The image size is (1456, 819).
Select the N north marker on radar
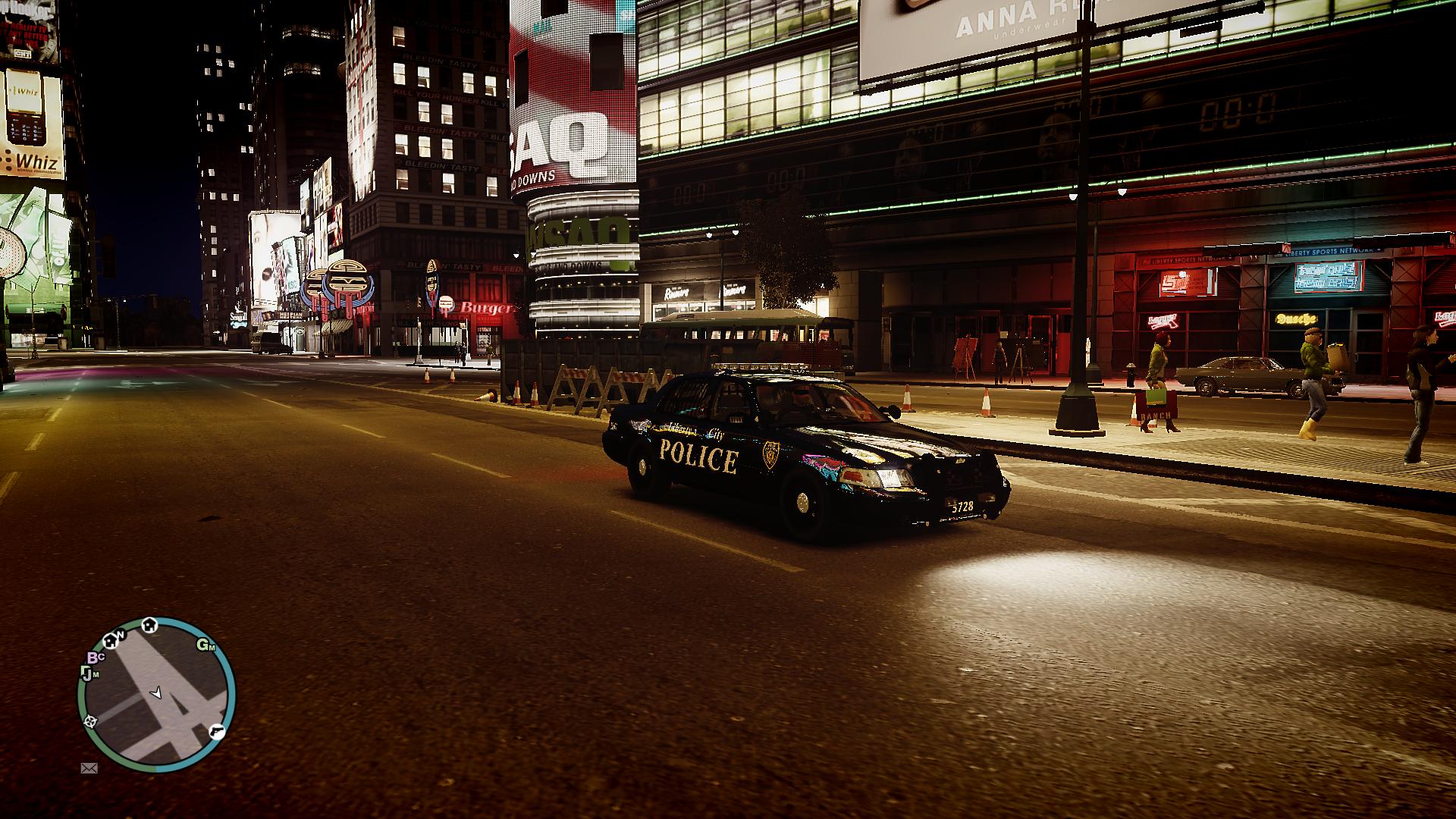[x=120, y=635]
